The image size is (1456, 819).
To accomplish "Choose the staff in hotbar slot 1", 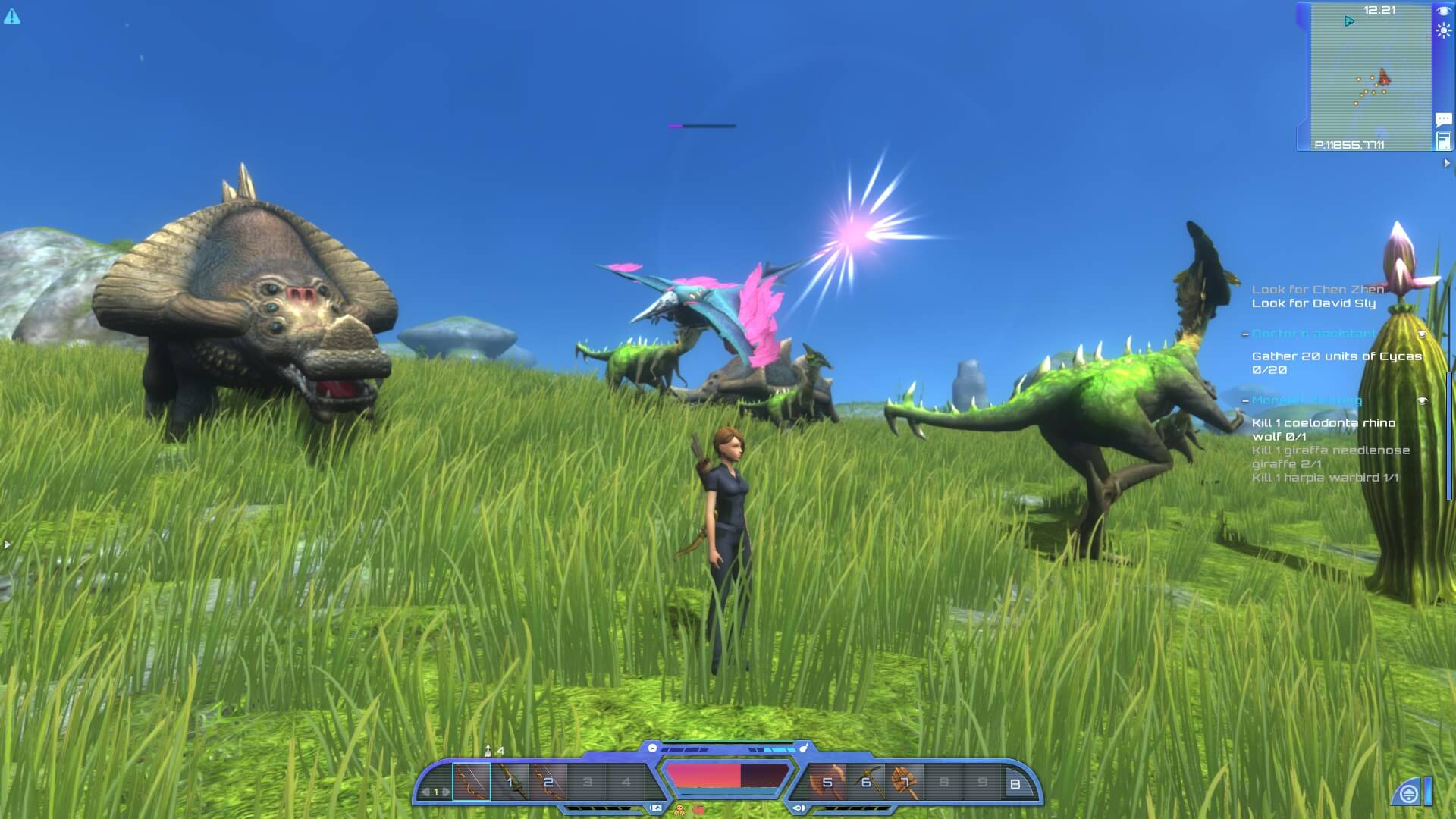I will (510, 782).
